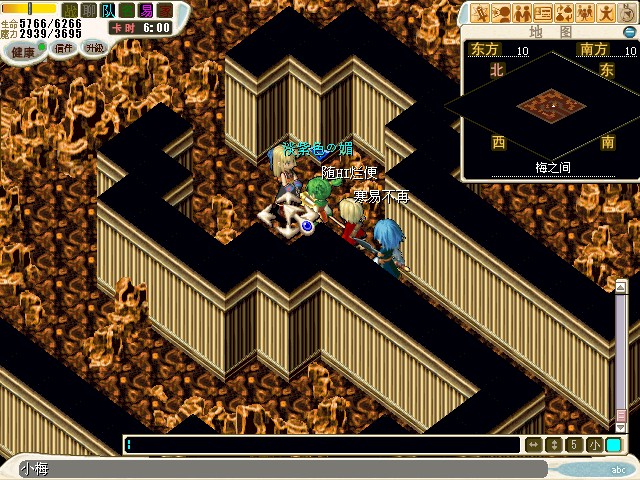Toggle the 家 family mode button
This screenshot has width=640, height=480.
[165, 10]
